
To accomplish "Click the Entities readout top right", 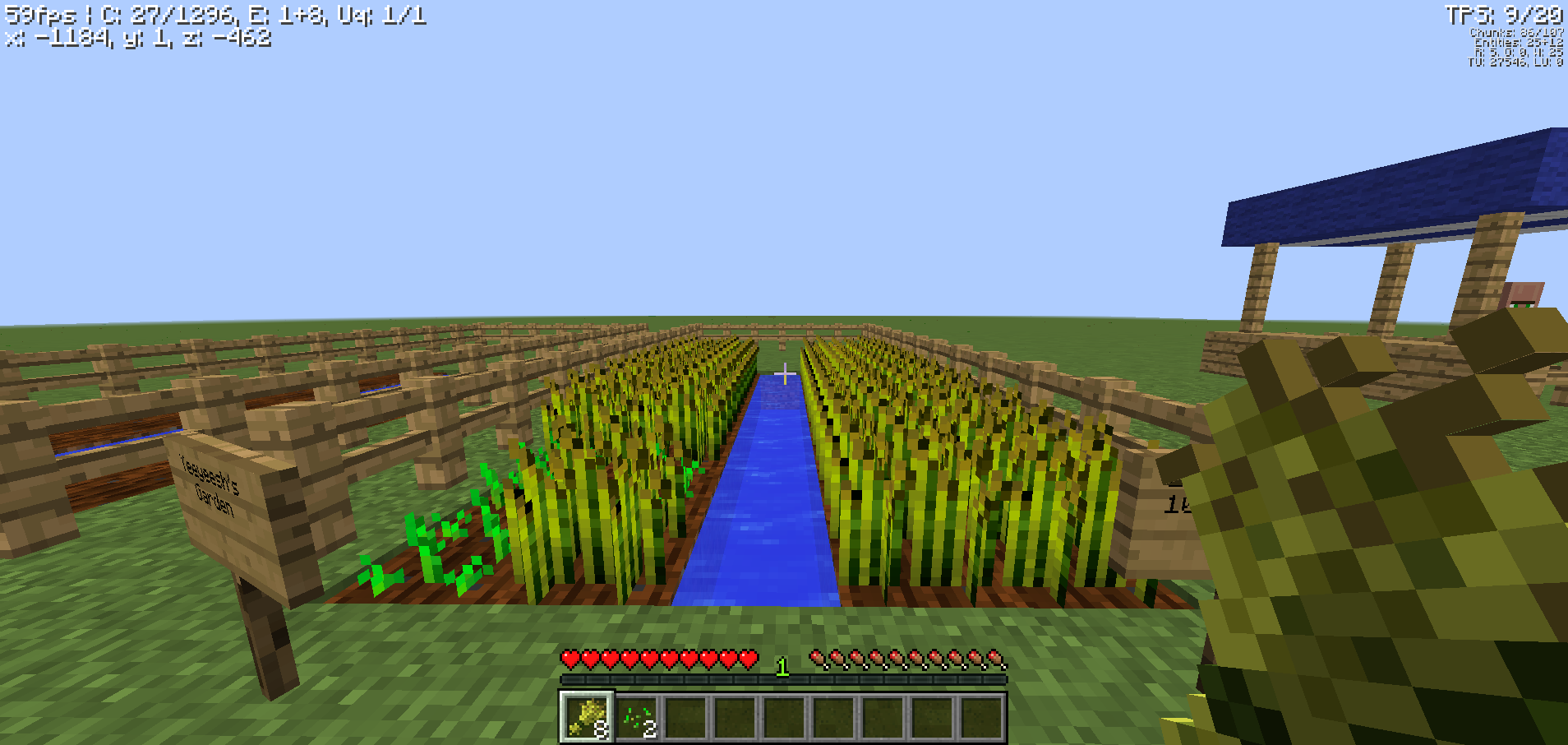I will click(1519, 41).
